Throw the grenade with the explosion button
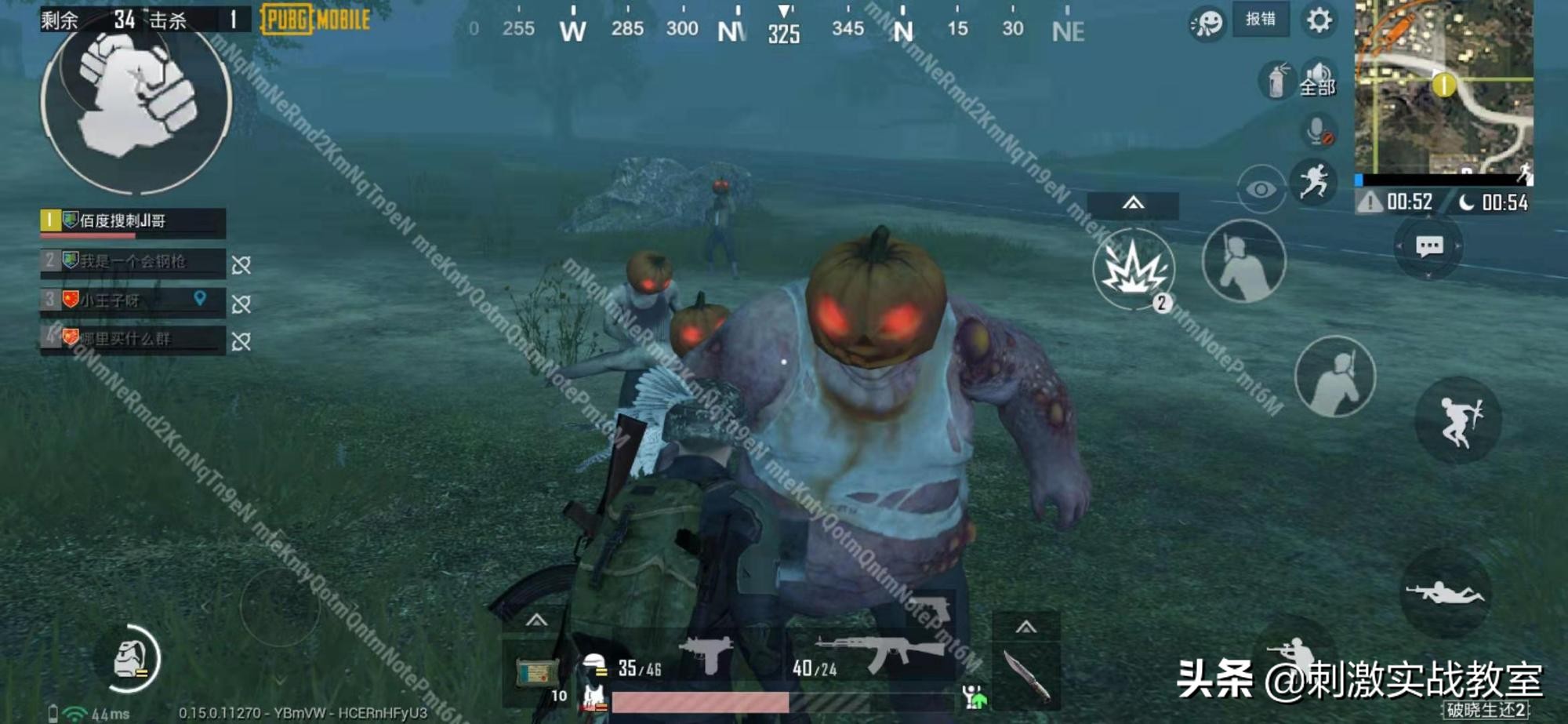This screenshot has height=724, width=1568. click(x=1132, y=269)
